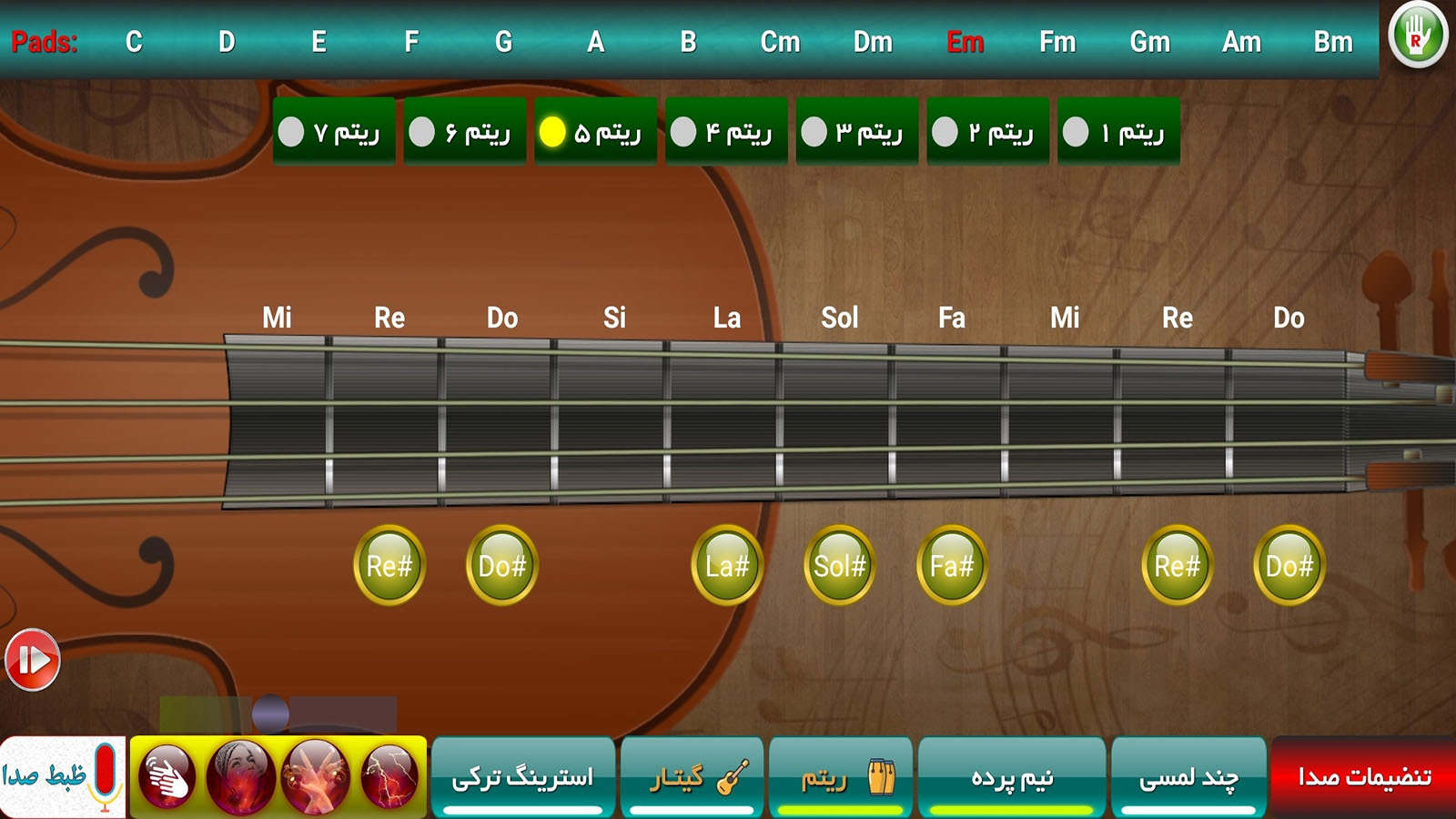Open the استرینگ ترکی string option

coord(524,775)
